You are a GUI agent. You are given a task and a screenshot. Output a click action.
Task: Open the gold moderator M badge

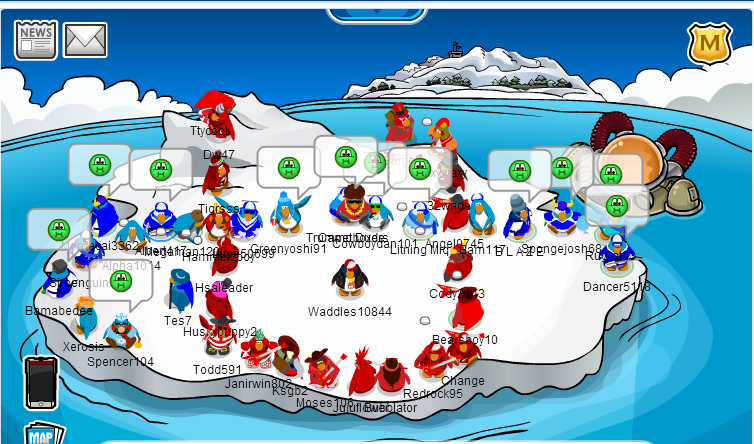709,43
